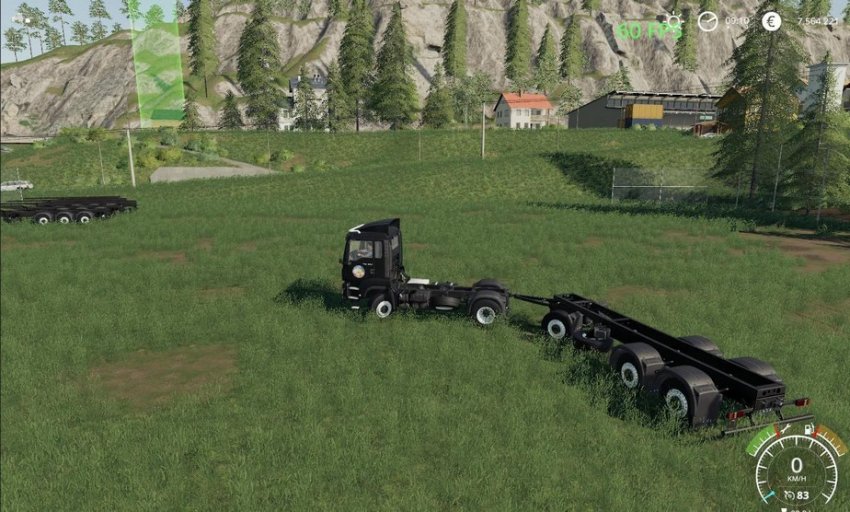Screen dimensions: 850x512
Task: Select the euro money icon
Action: tap(771, 21)
